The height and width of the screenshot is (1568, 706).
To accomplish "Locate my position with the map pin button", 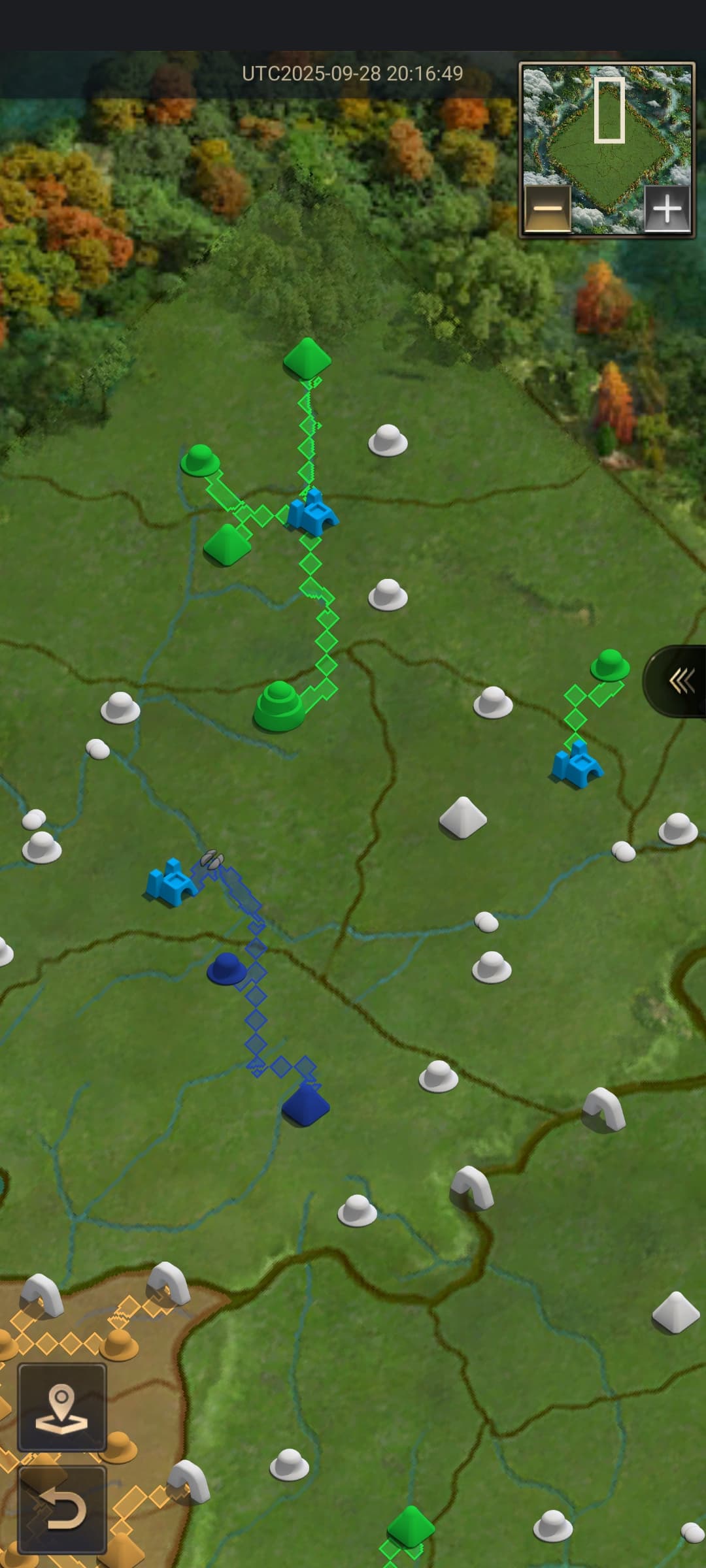I will 62,1407.
